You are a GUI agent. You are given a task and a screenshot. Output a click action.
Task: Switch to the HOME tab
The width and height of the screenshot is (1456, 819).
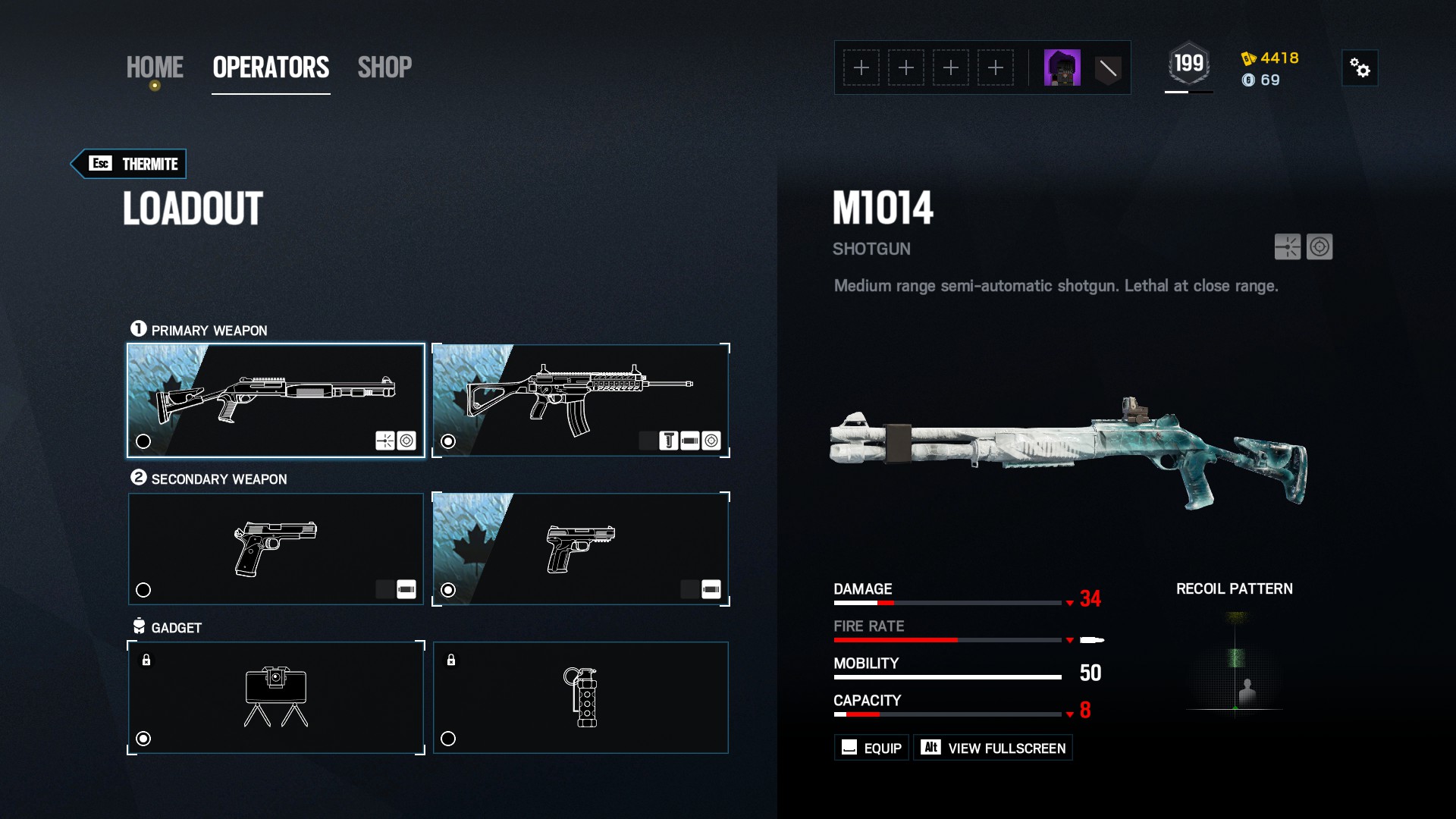[x=155, y=67]
